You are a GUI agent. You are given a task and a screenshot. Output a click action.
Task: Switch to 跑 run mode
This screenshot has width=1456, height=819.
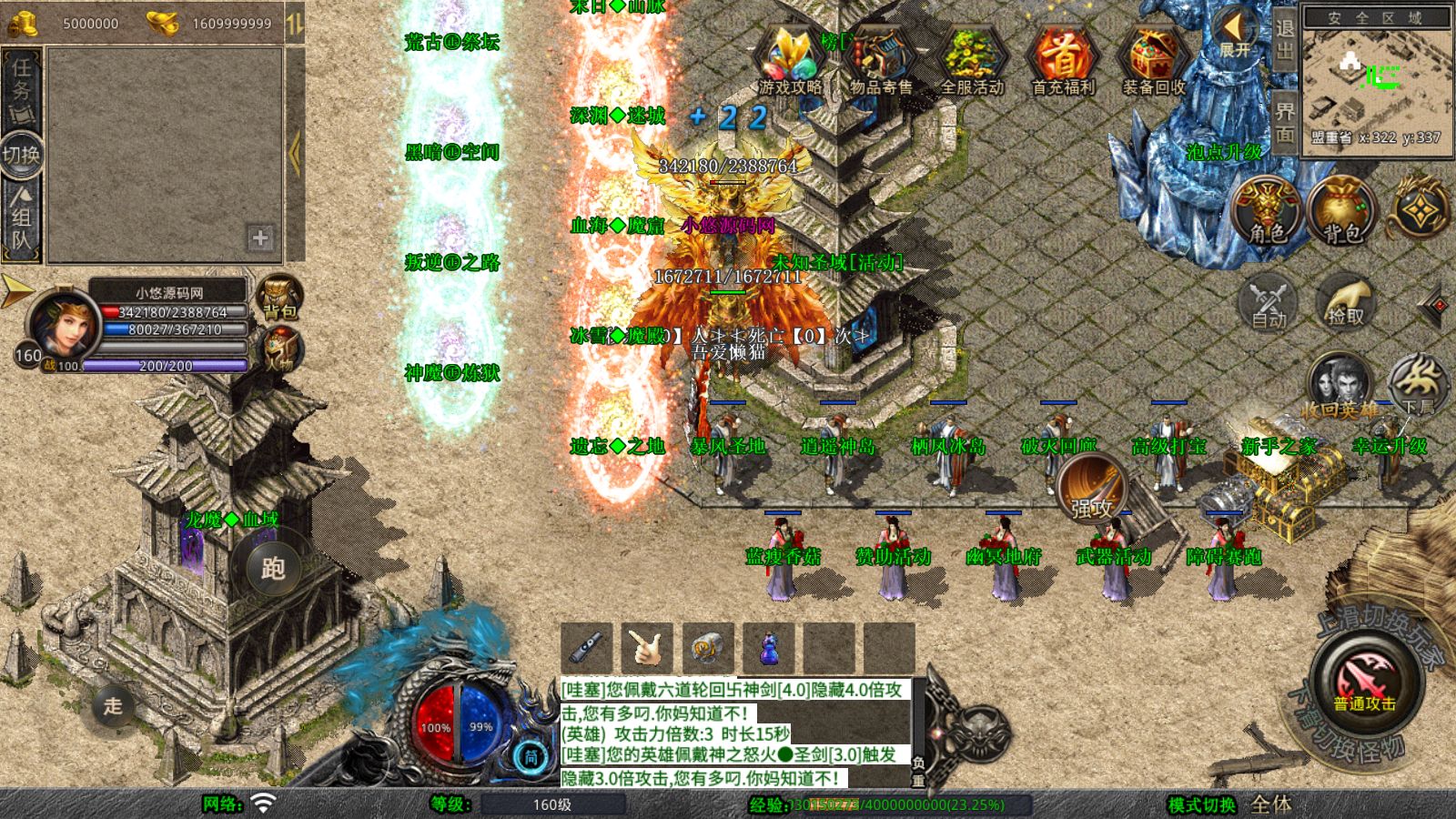click(273, 569)
